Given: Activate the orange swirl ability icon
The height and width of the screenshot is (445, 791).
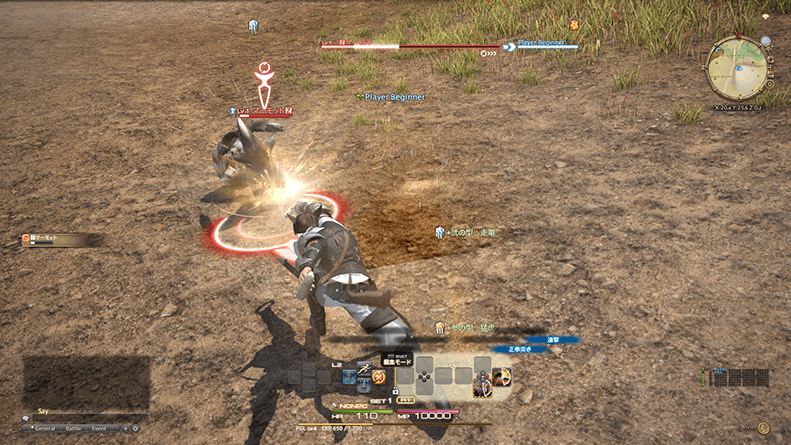Looking at the screenshot, I should click(378, 377).
